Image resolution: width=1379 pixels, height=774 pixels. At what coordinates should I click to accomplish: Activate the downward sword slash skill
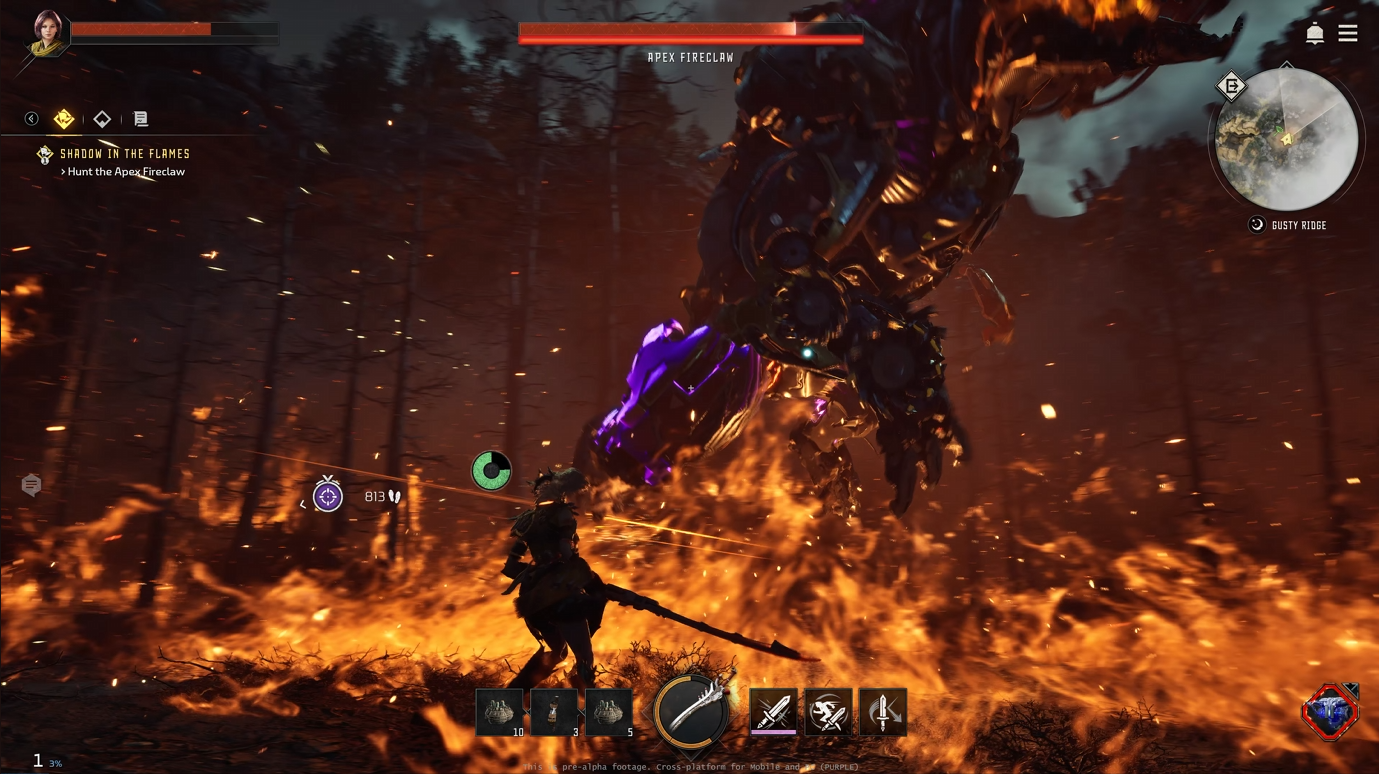coord(883,712)
